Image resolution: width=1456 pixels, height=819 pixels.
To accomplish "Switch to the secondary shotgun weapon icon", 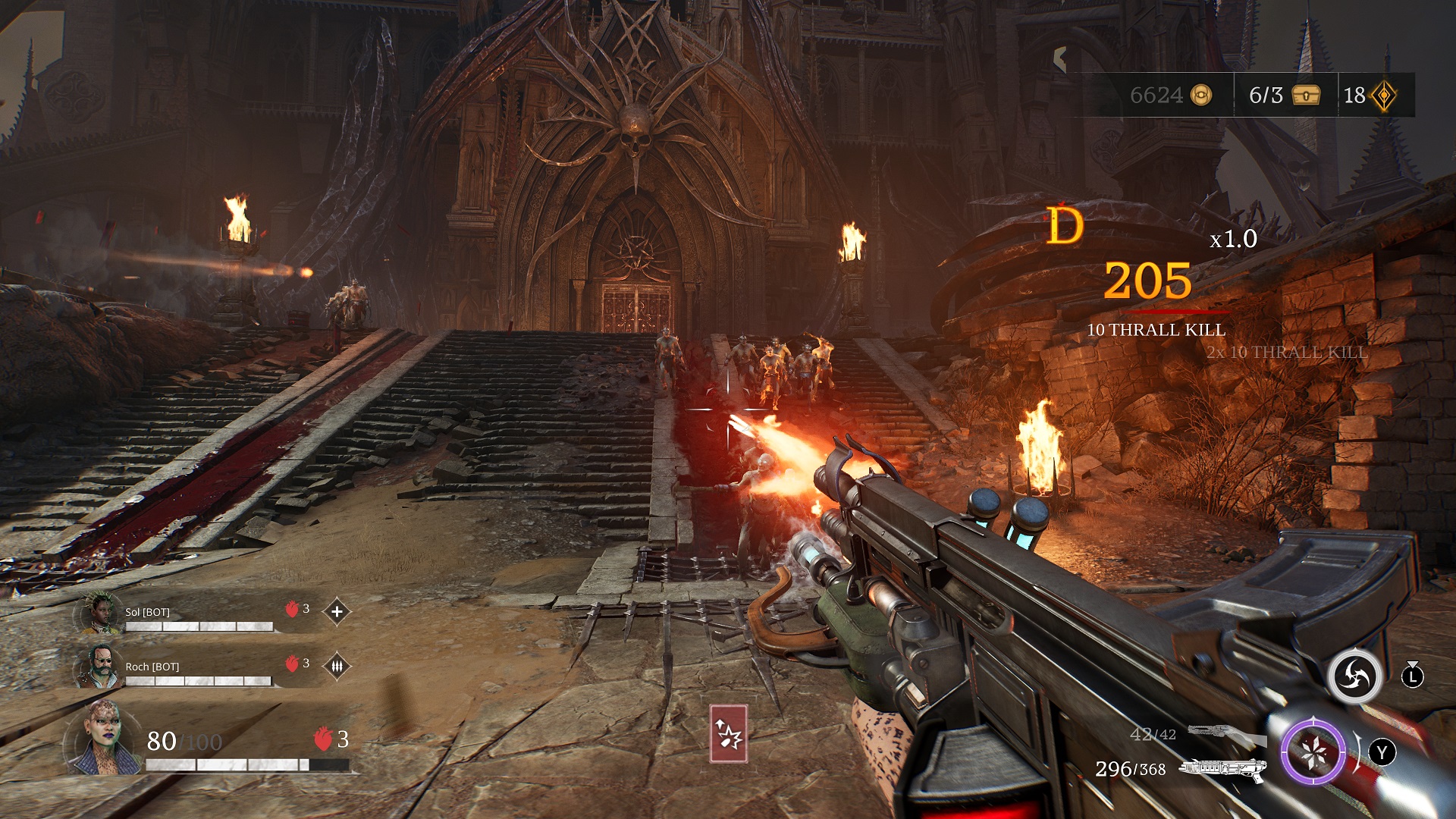I will (x=1225, y=734).
